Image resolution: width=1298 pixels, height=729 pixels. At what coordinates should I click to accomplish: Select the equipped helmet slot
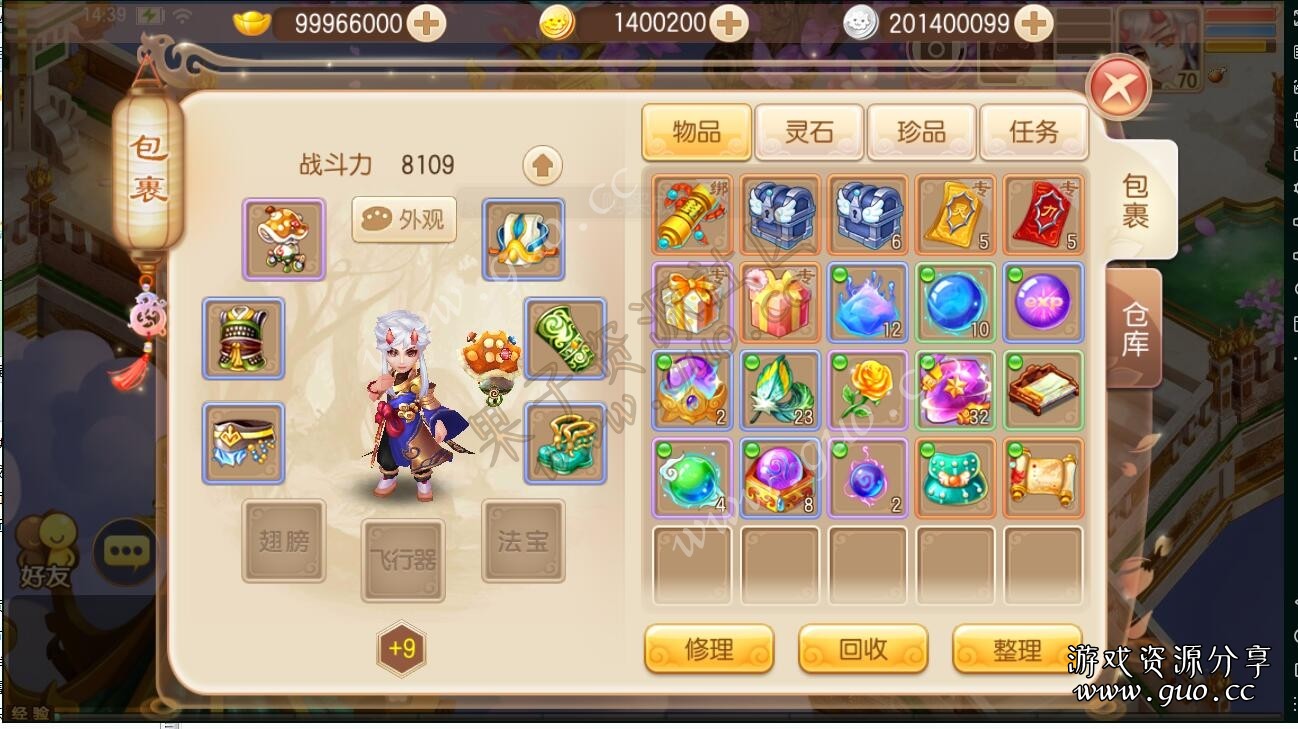(x=284, y=237)
